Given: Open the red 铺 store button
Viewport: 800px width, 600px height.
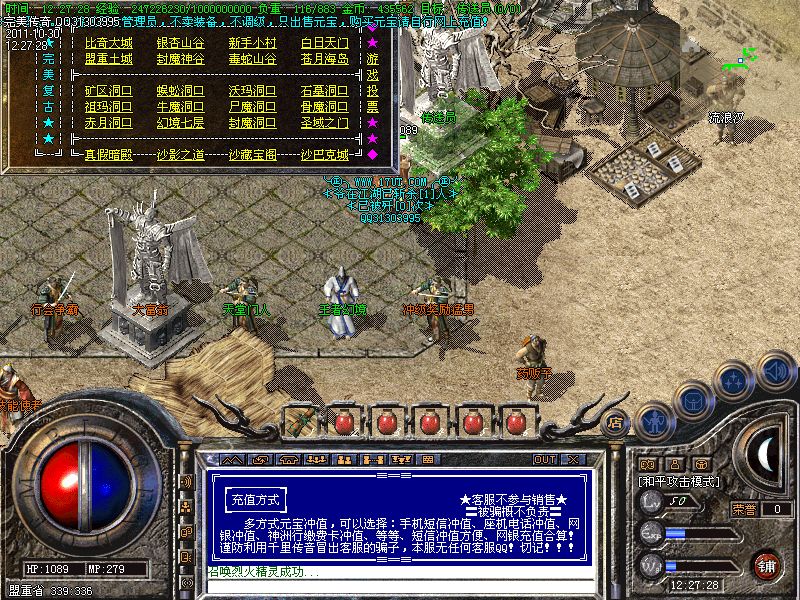Looking at the screenshot, I should point(767,565).
